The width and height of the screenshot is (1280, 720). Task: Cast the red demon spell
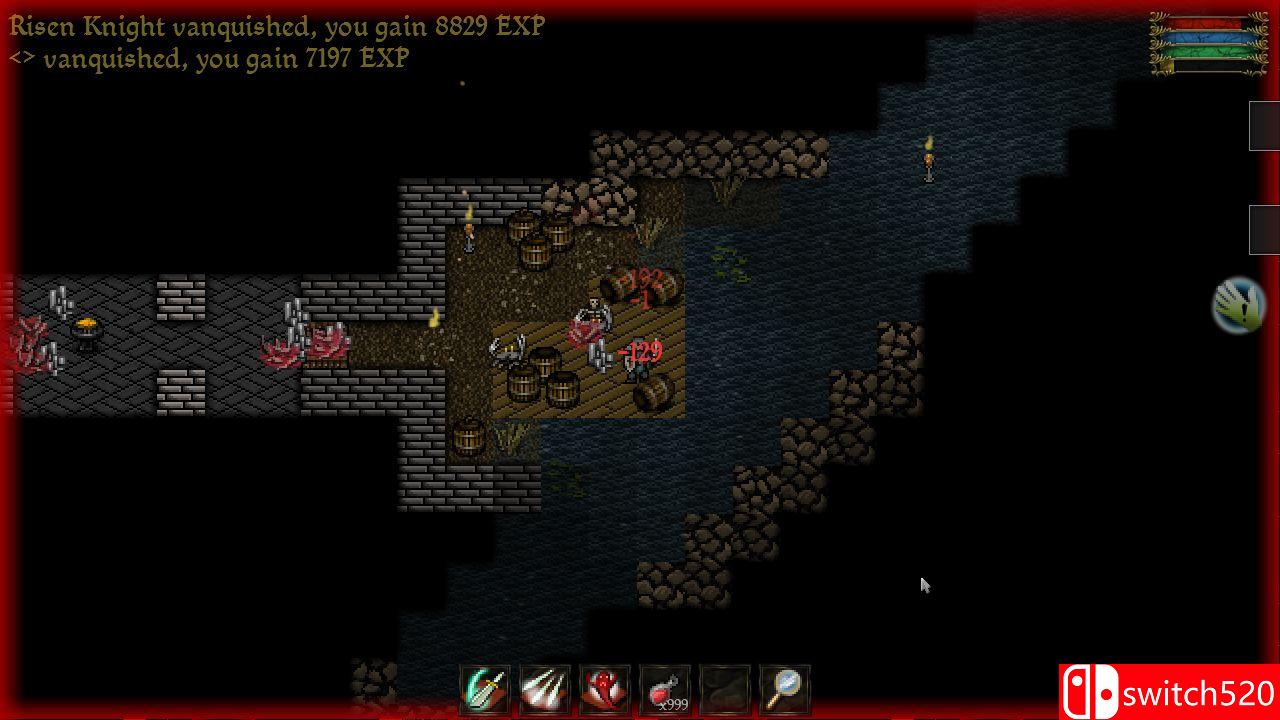tap(605, 689)
